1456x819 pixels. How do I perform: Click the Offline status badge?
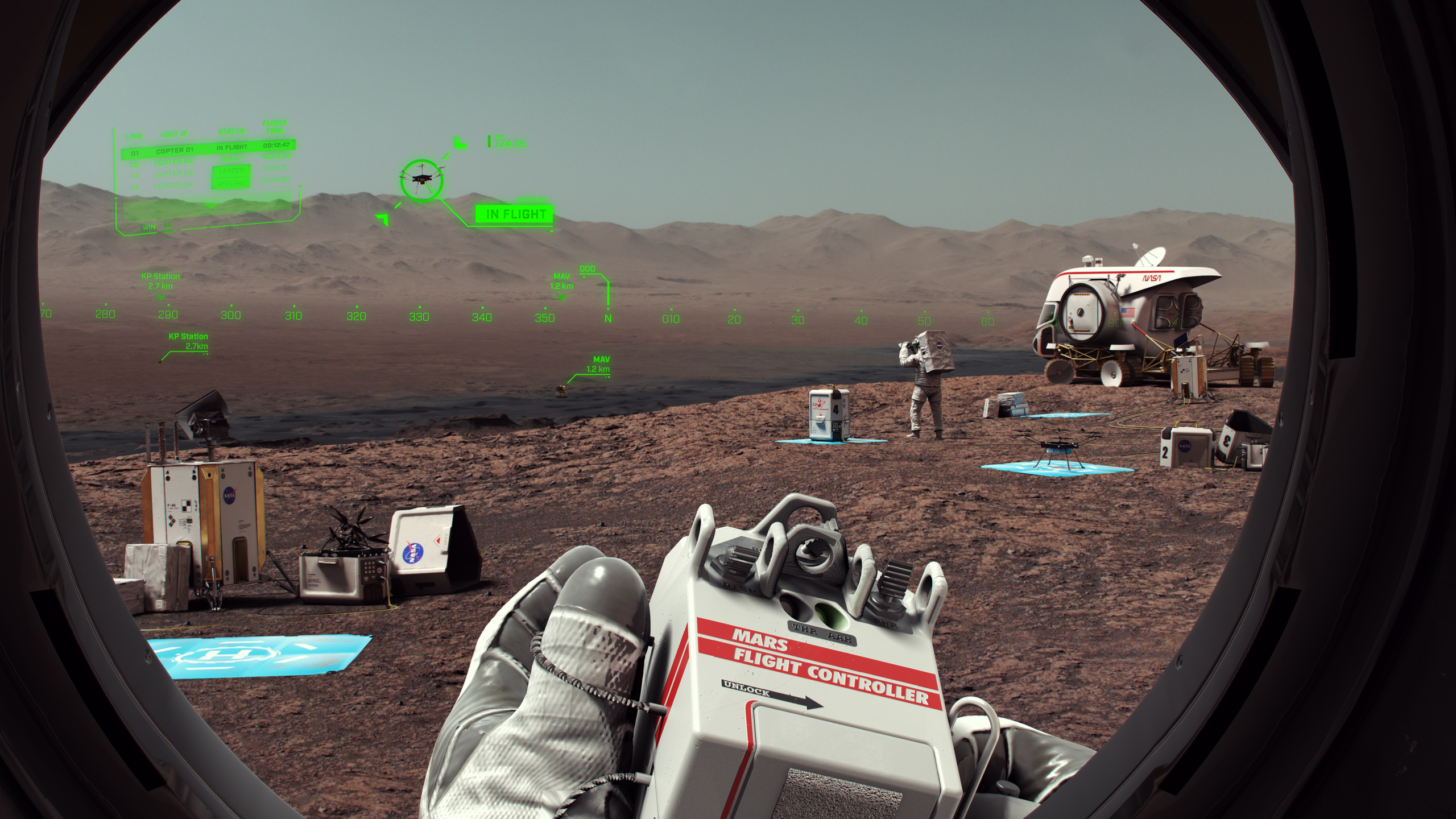coord(230,183)
